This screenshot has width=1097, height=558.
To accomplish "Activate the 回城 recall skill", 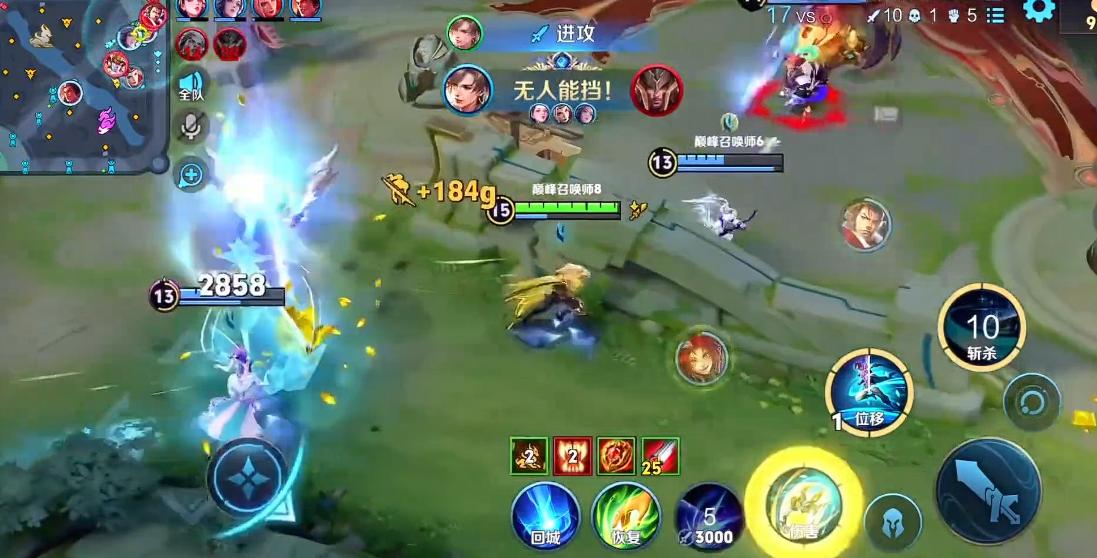I will 546,516.
